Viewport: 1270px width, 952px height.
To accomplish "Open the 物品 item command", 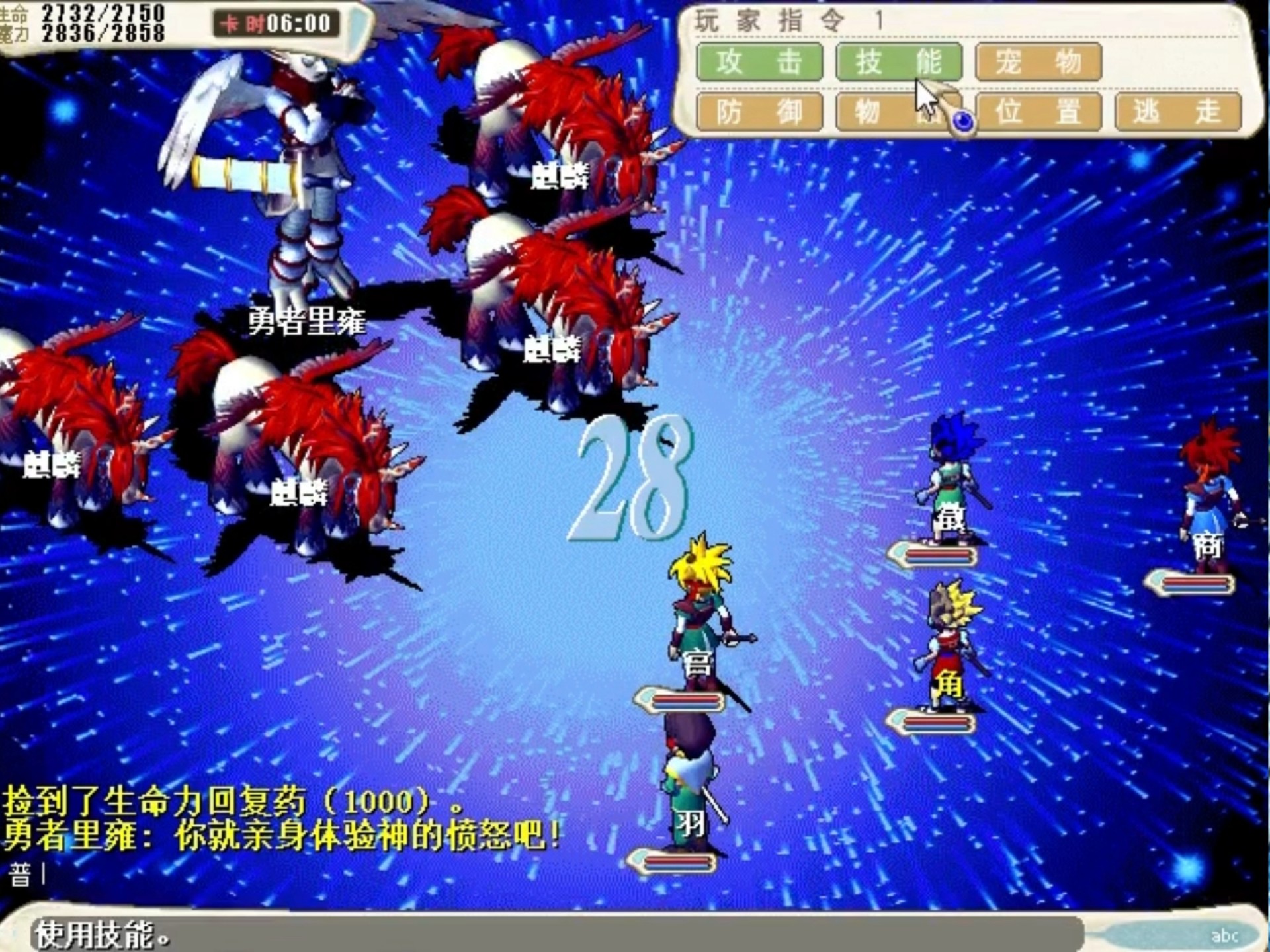I will 900,112.
